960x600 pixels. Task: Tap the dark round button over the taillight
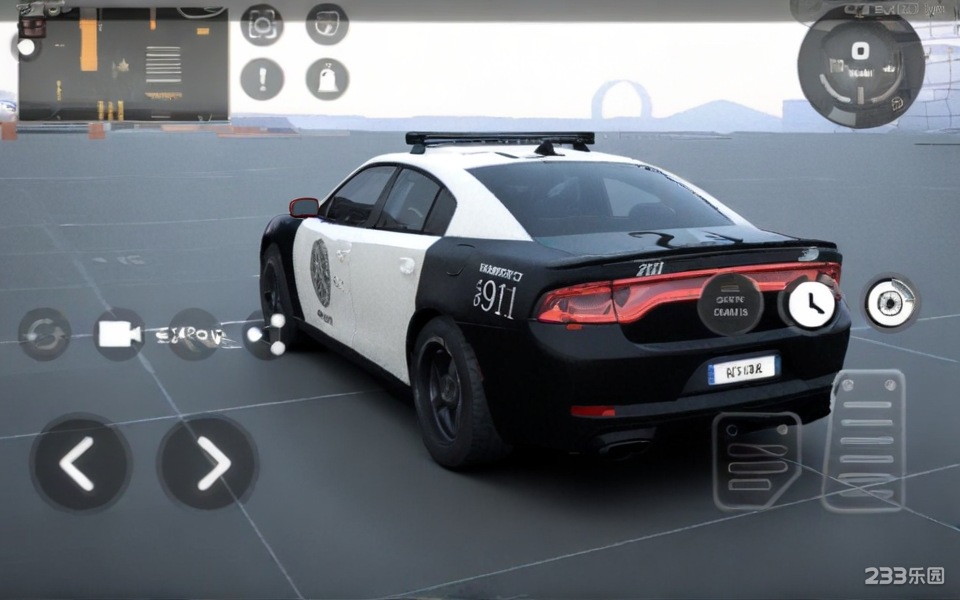[x=730, y=303]
